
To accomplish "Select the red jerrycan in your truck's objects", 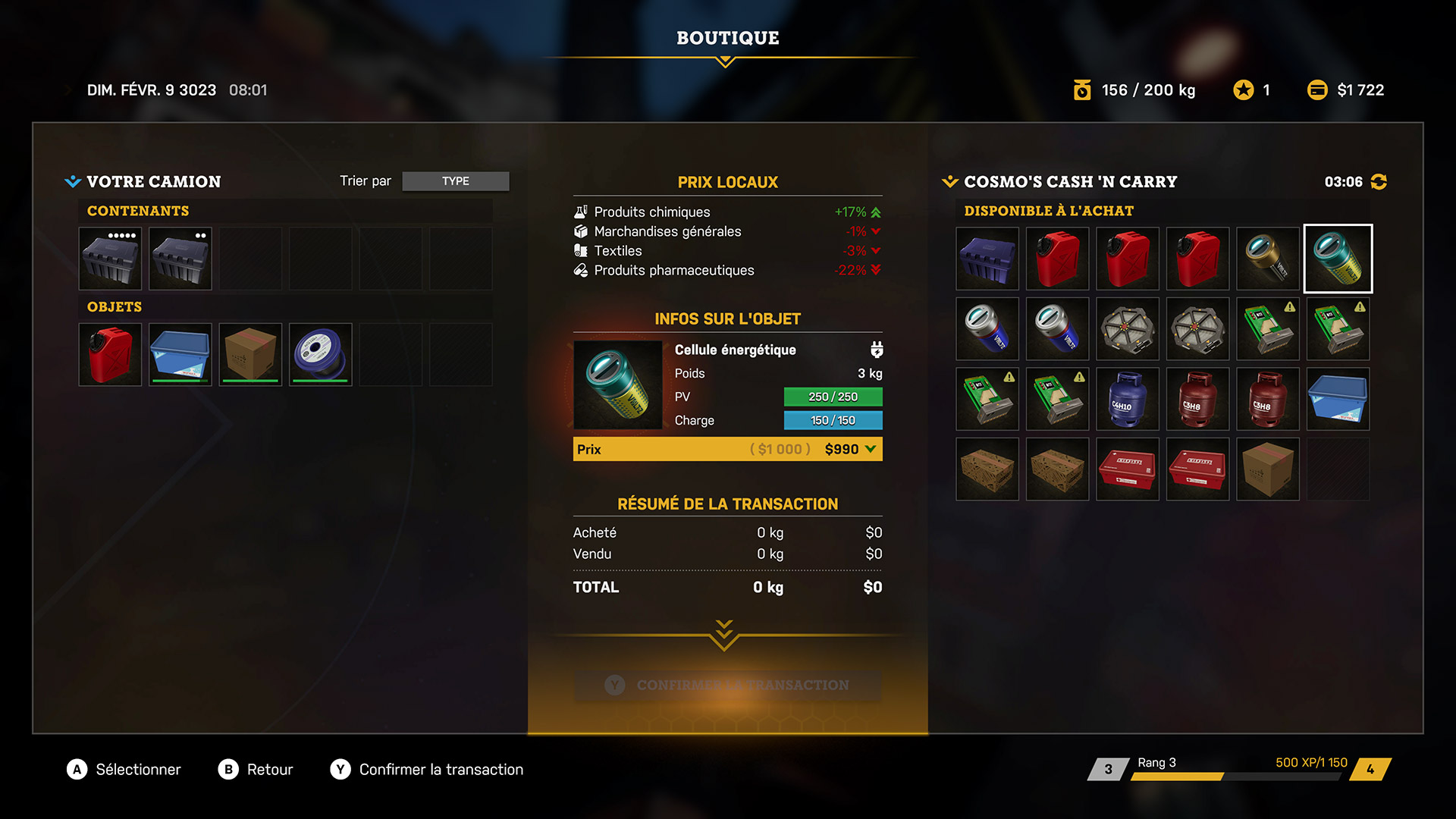I will coord(110,355).
